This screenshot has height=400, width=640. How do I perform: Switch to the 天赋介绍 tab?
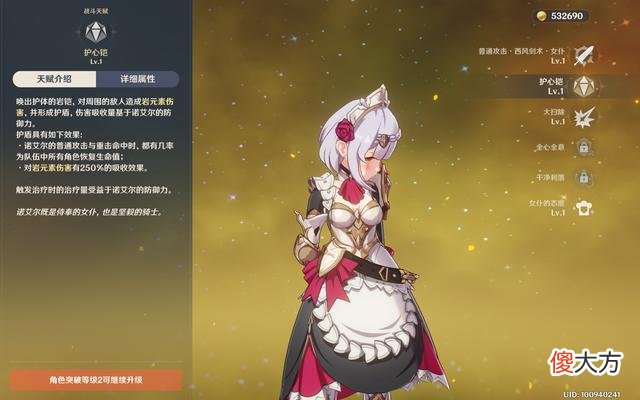(x=55, y=79)
